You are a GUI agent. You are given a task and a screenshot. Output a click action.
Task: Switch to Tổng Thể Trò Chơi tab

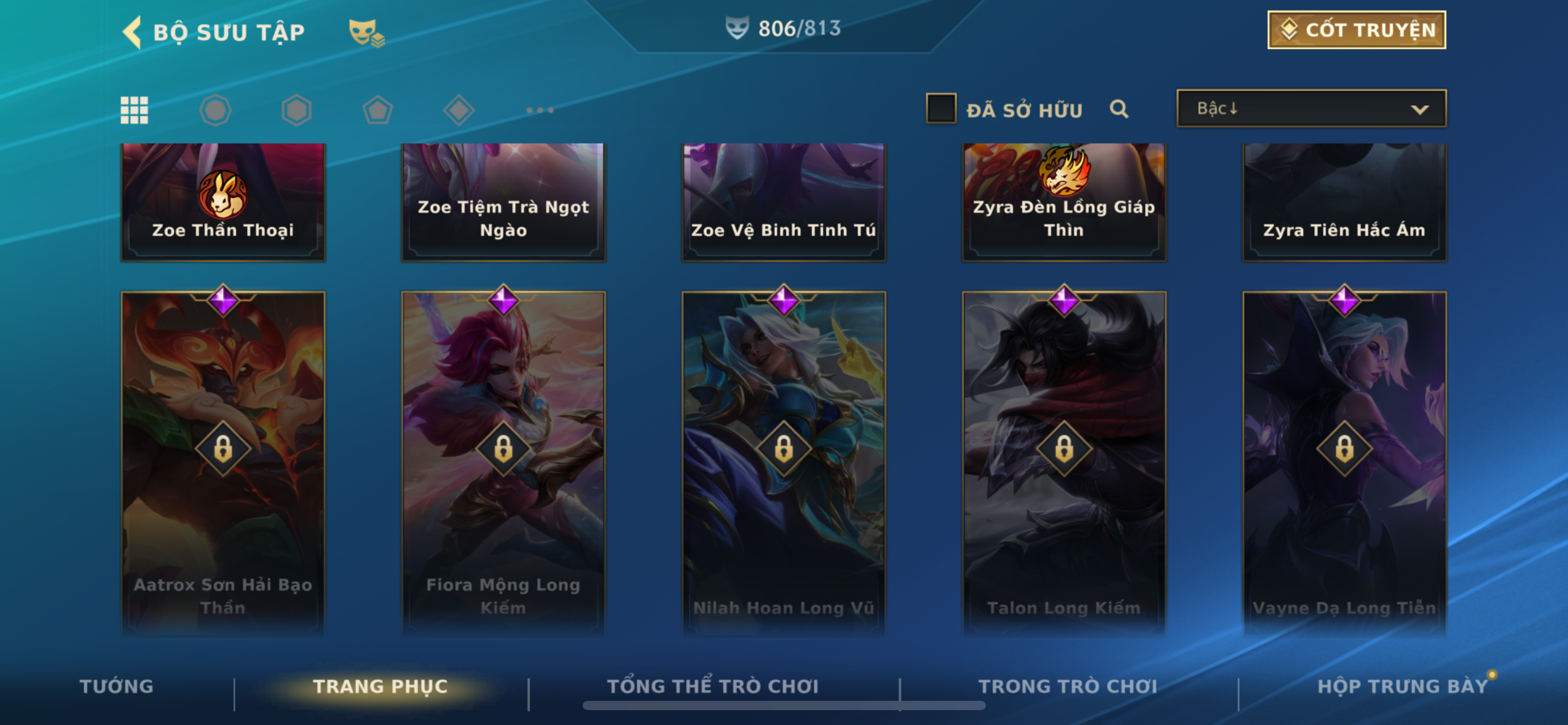[x=713, y=686]
